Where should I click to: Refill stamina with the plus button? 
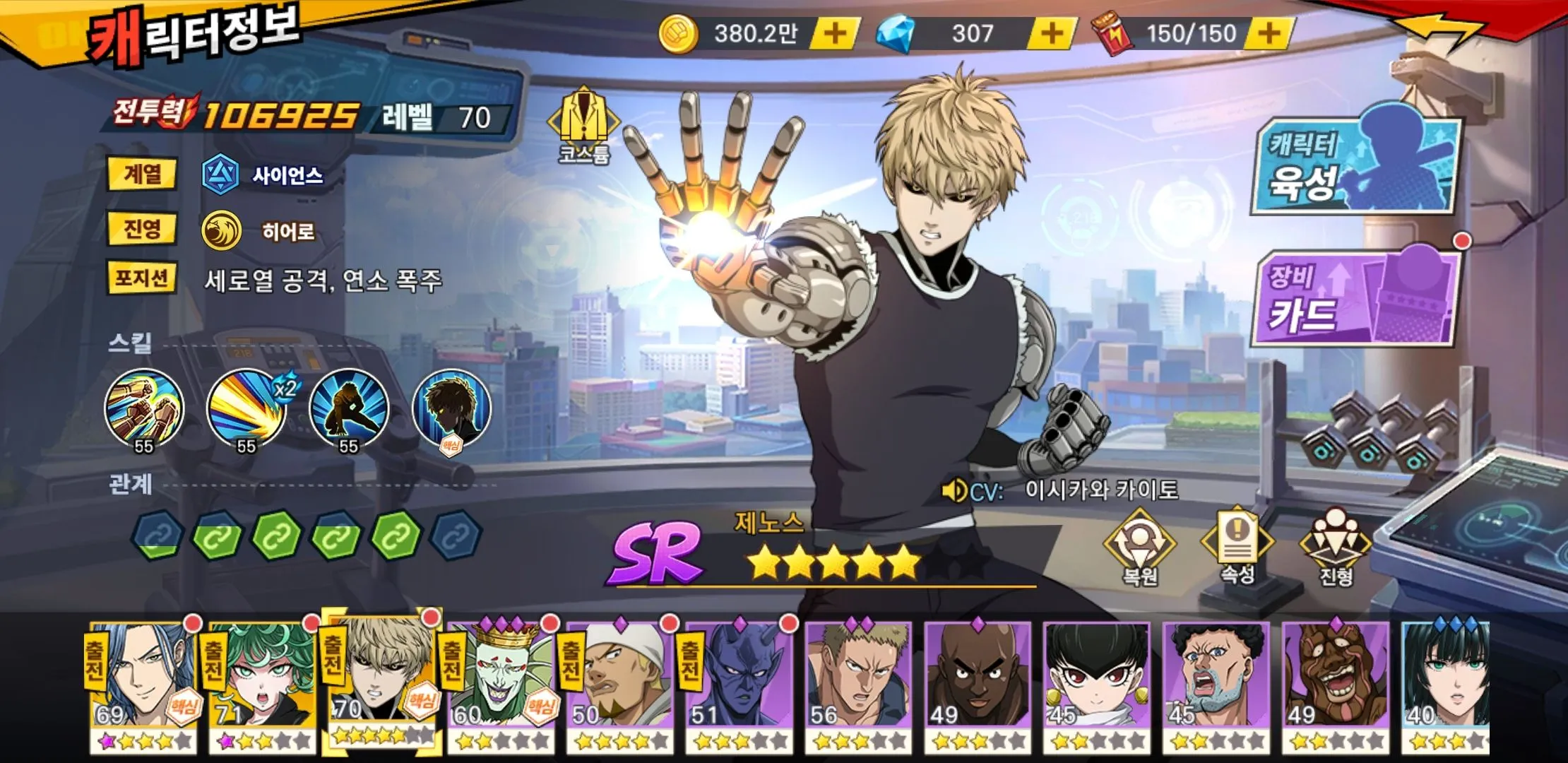point(1269,33)
